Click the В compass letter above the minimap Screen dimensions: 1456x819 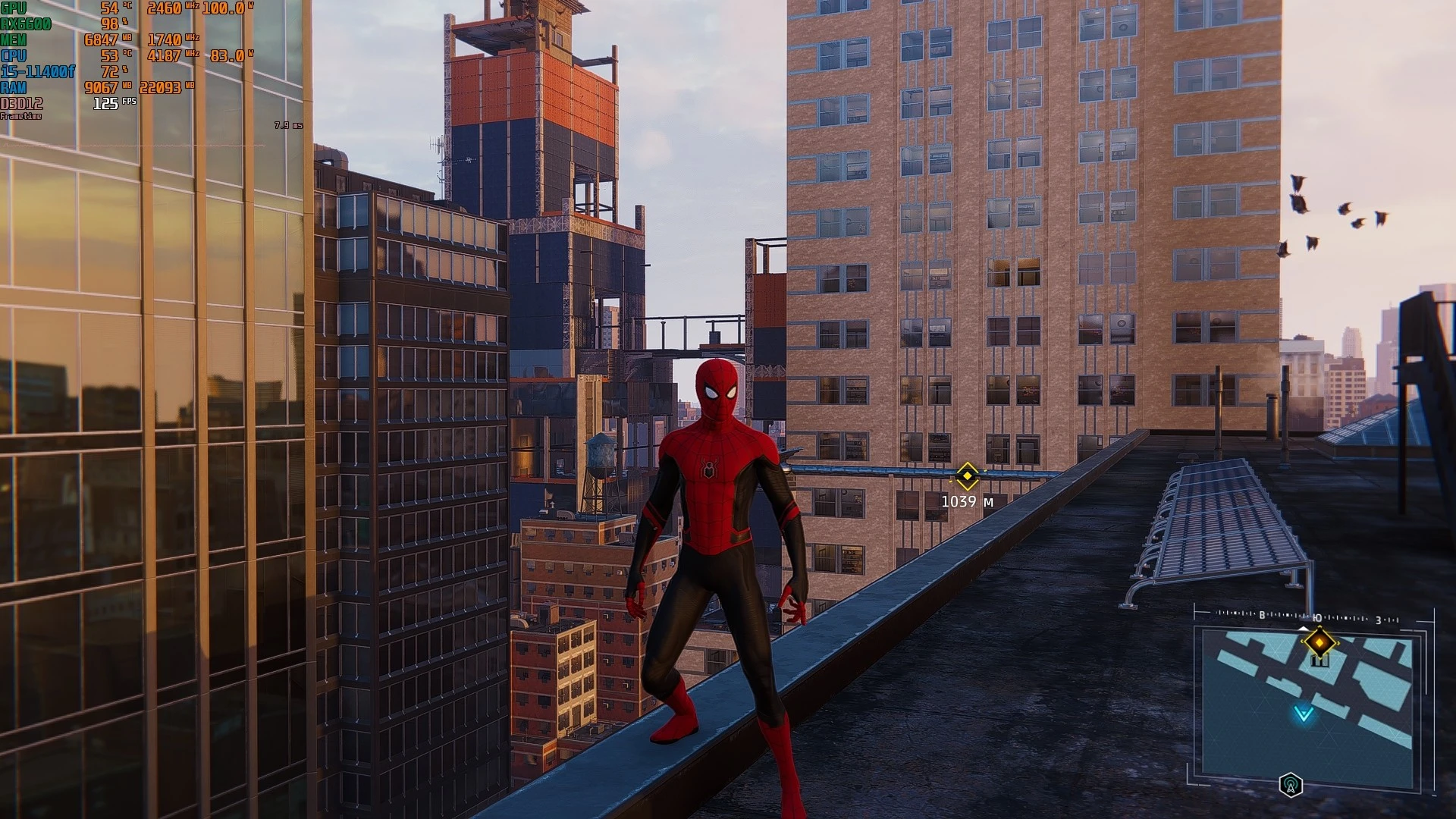click(1262, 616)
